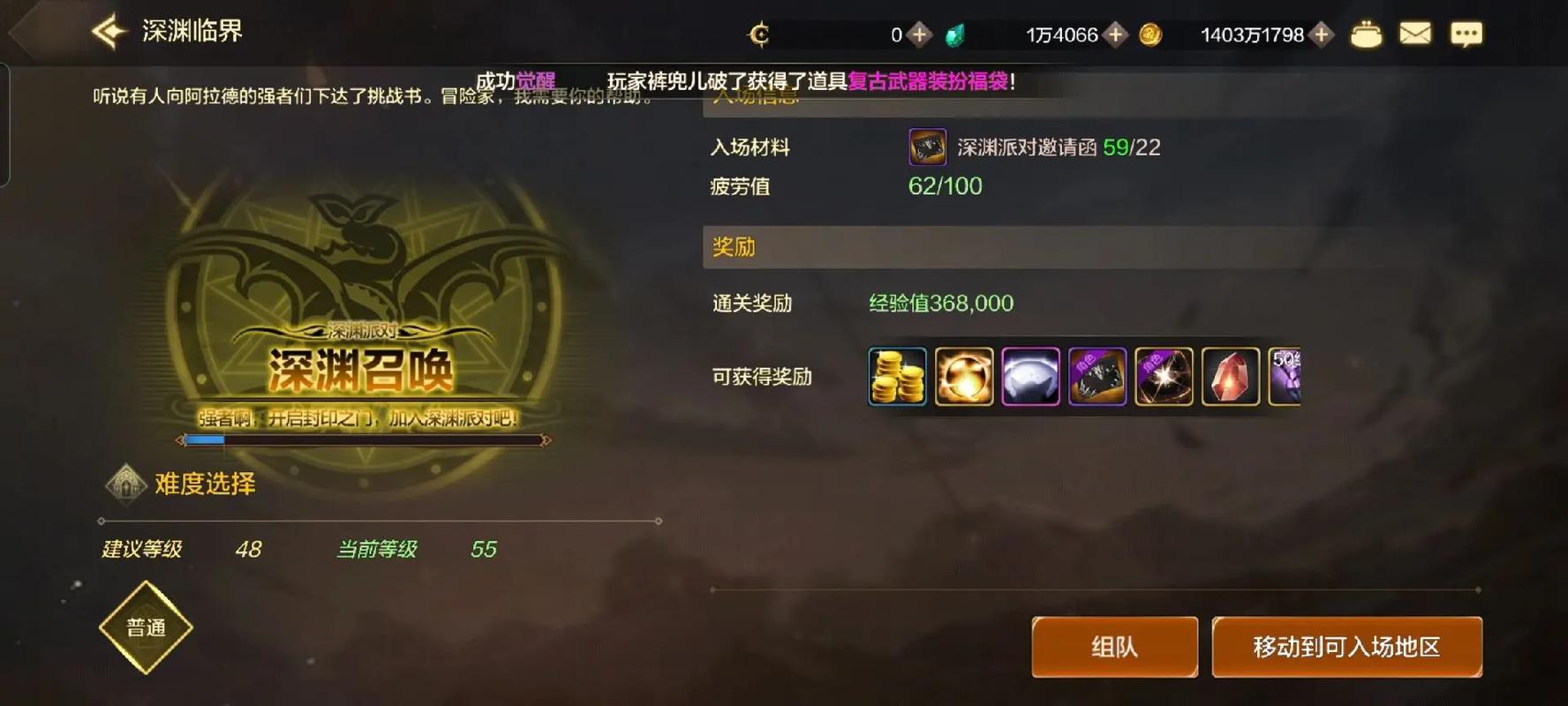Inspect the glowing orb reward icon
This screenshot has height=706, width=1568.
963,376
